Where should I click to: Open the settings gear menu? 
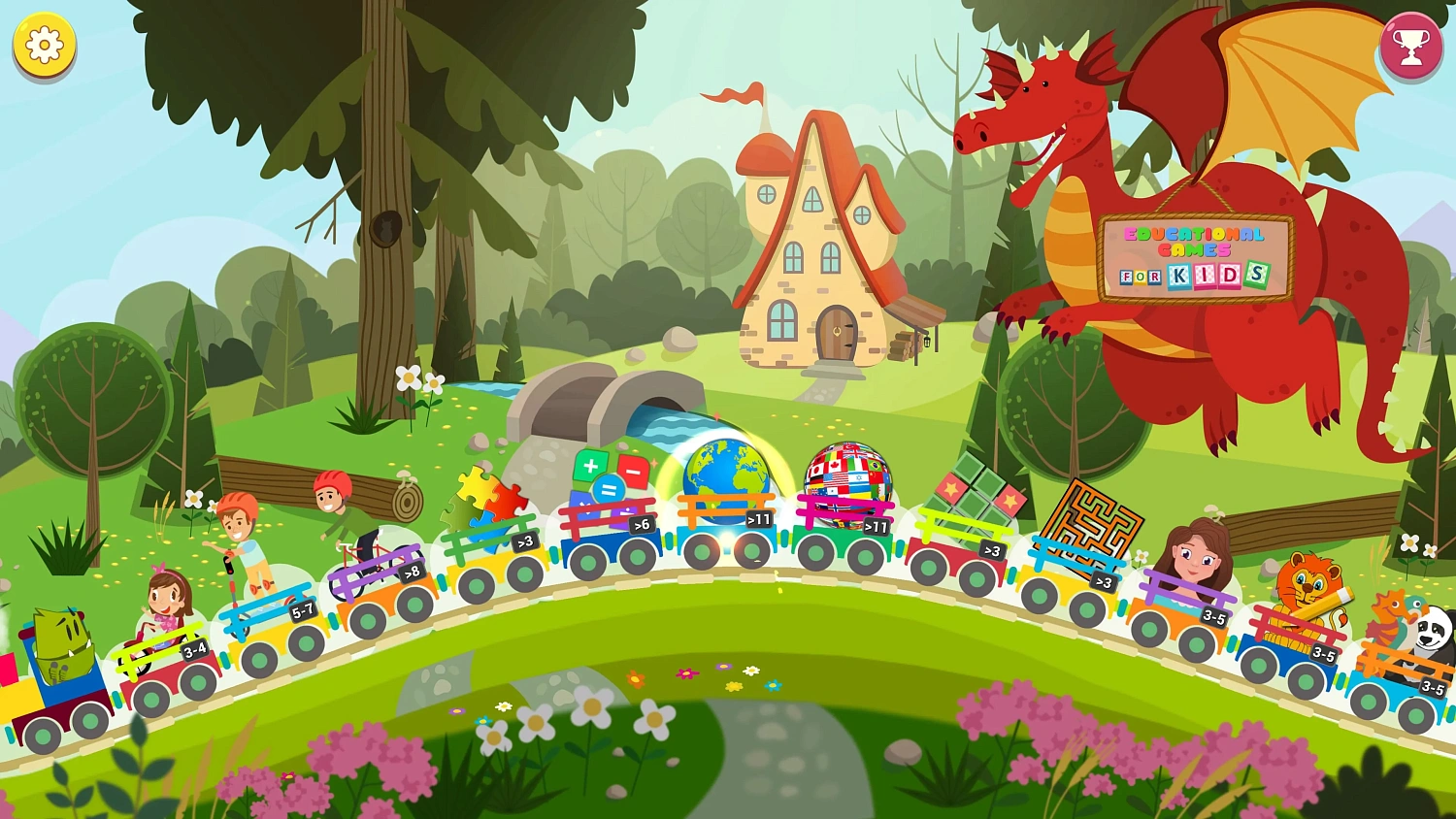(43, 46)
